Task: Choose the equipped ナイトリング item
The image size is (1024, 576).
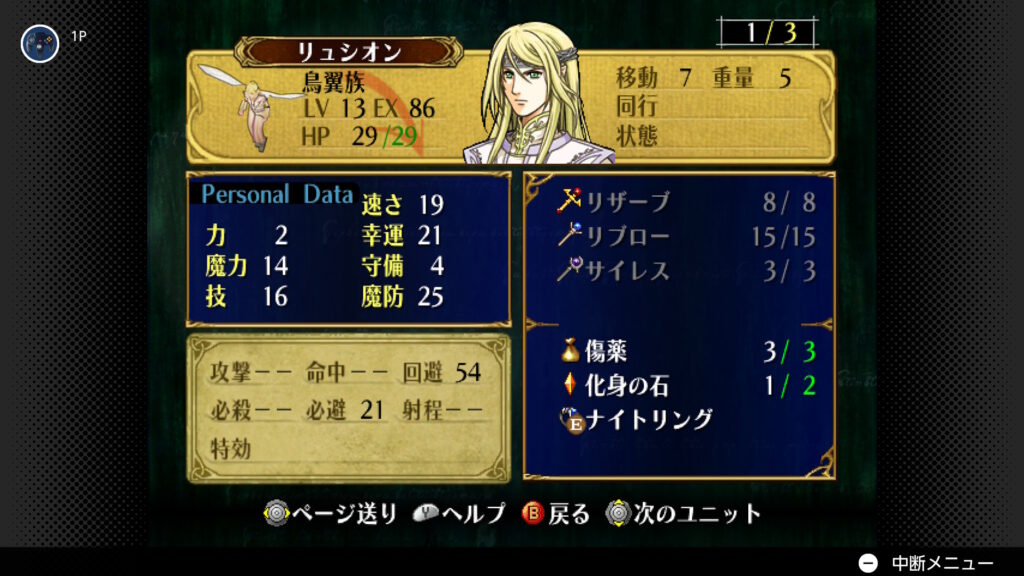Action: pyautogui.click(x=648, y=419)
